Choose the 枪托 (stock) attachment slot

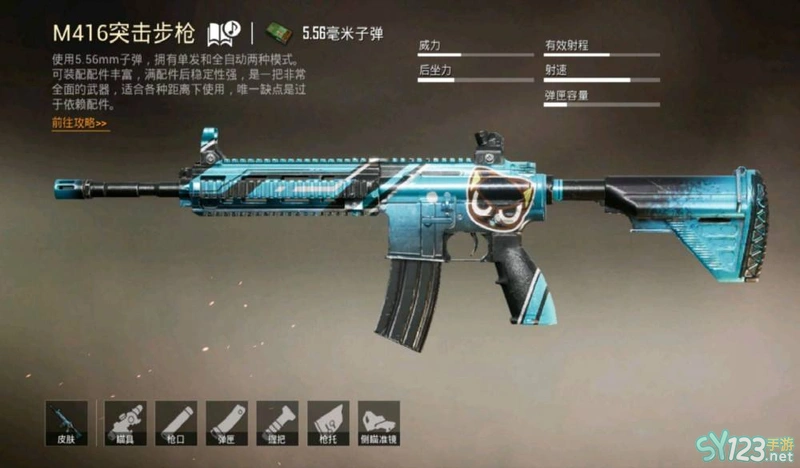coord(328,424)
